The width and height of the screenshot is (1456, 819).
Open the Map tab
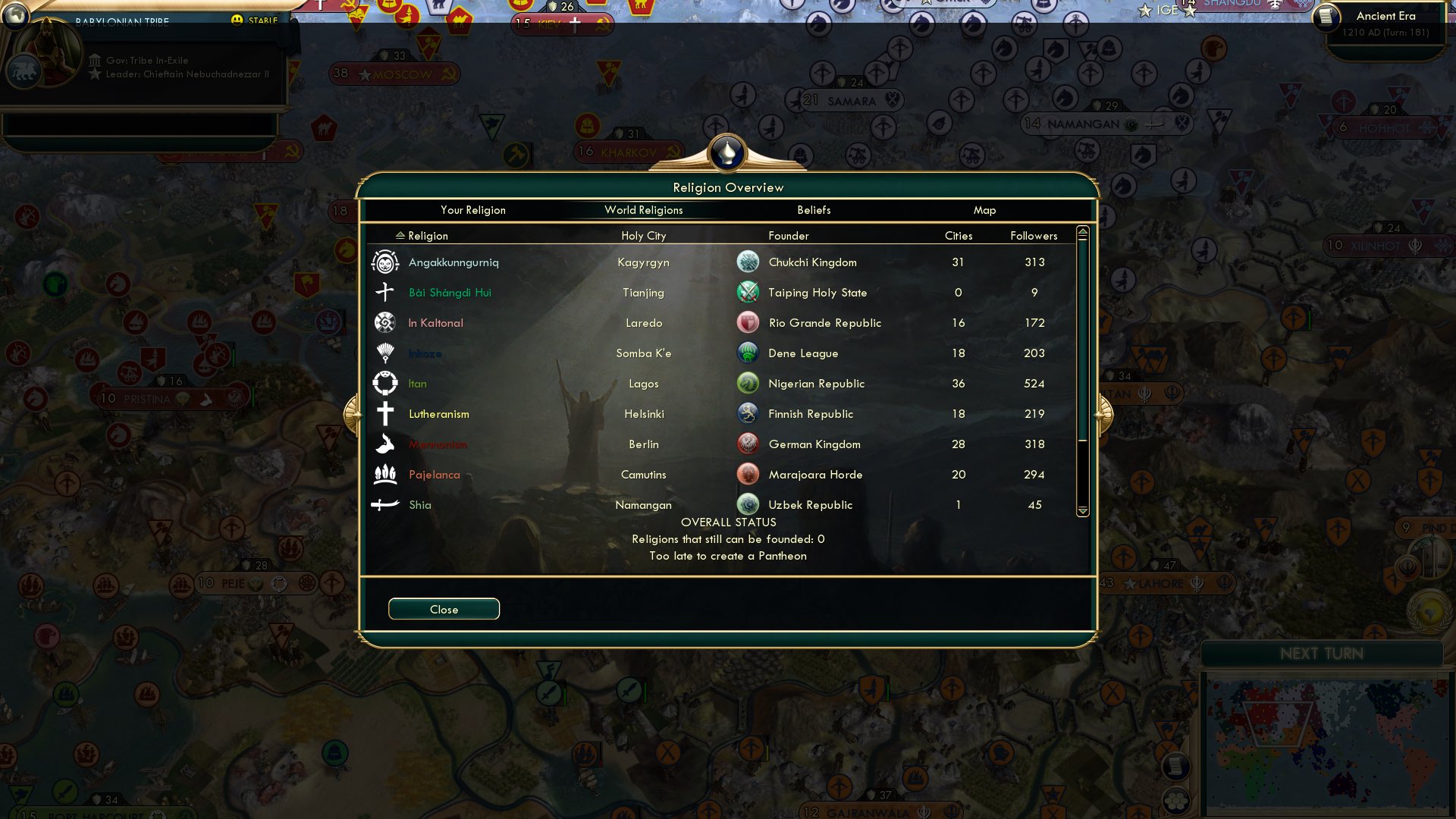click(x=984, y=210)
